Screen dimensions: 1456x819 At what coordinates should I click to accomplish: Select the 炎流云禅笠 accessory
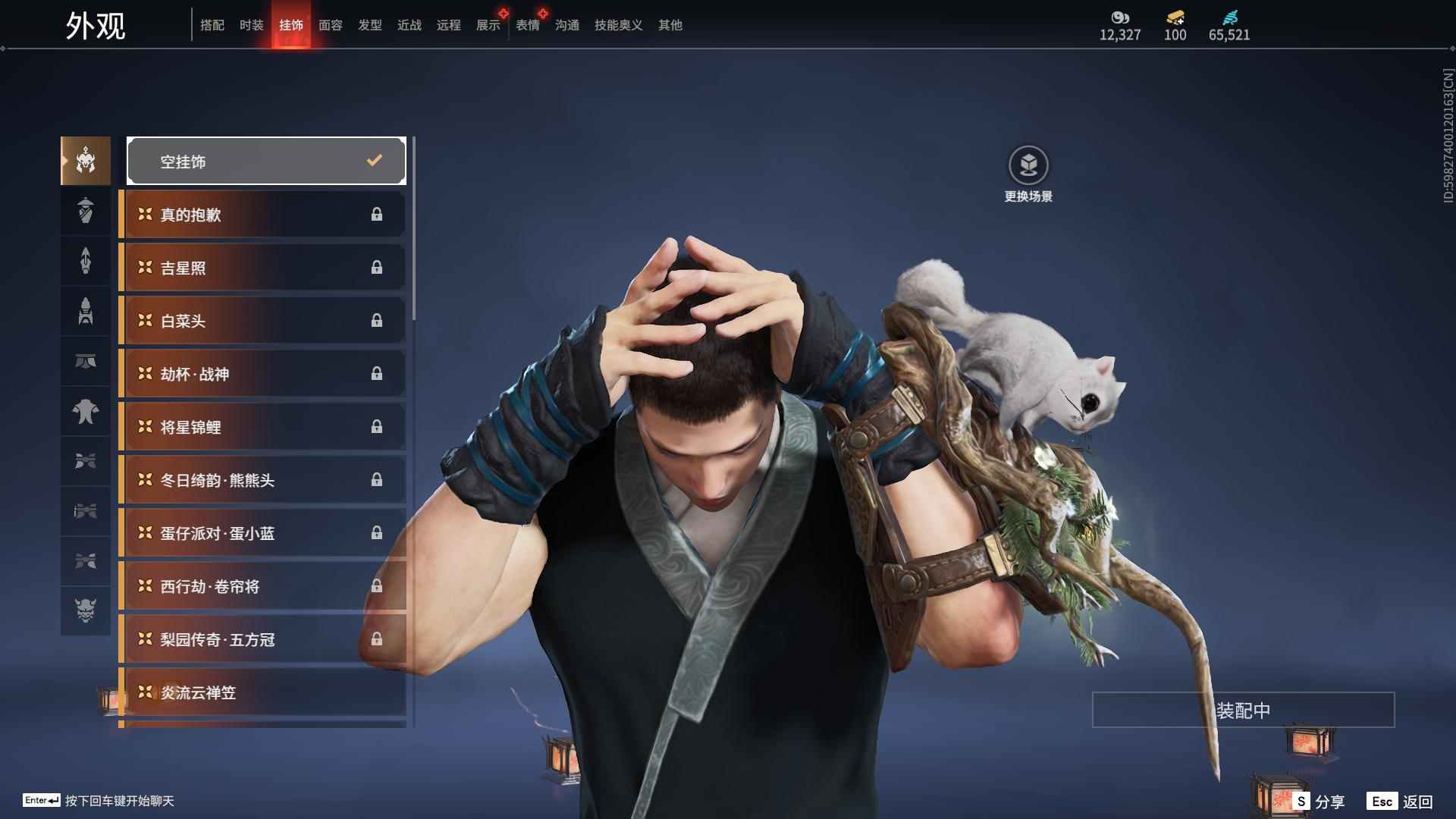click(262, 692)
